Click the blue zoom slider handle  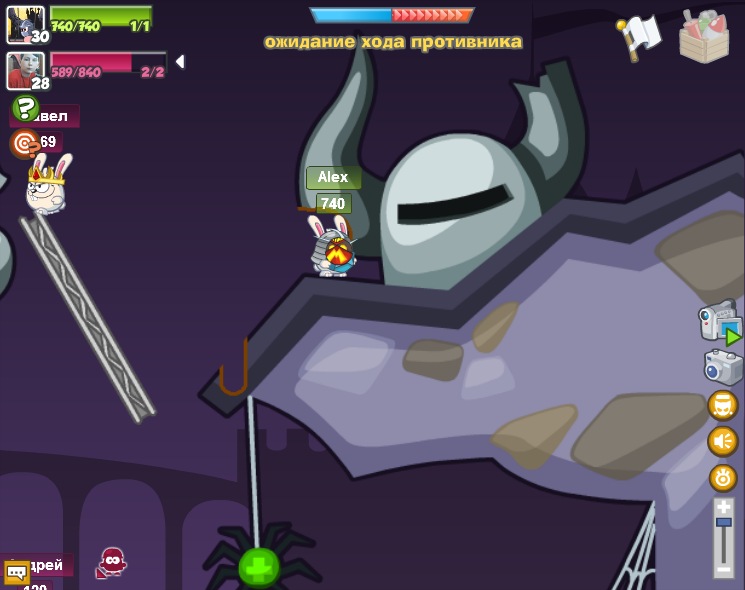(723, 523)
